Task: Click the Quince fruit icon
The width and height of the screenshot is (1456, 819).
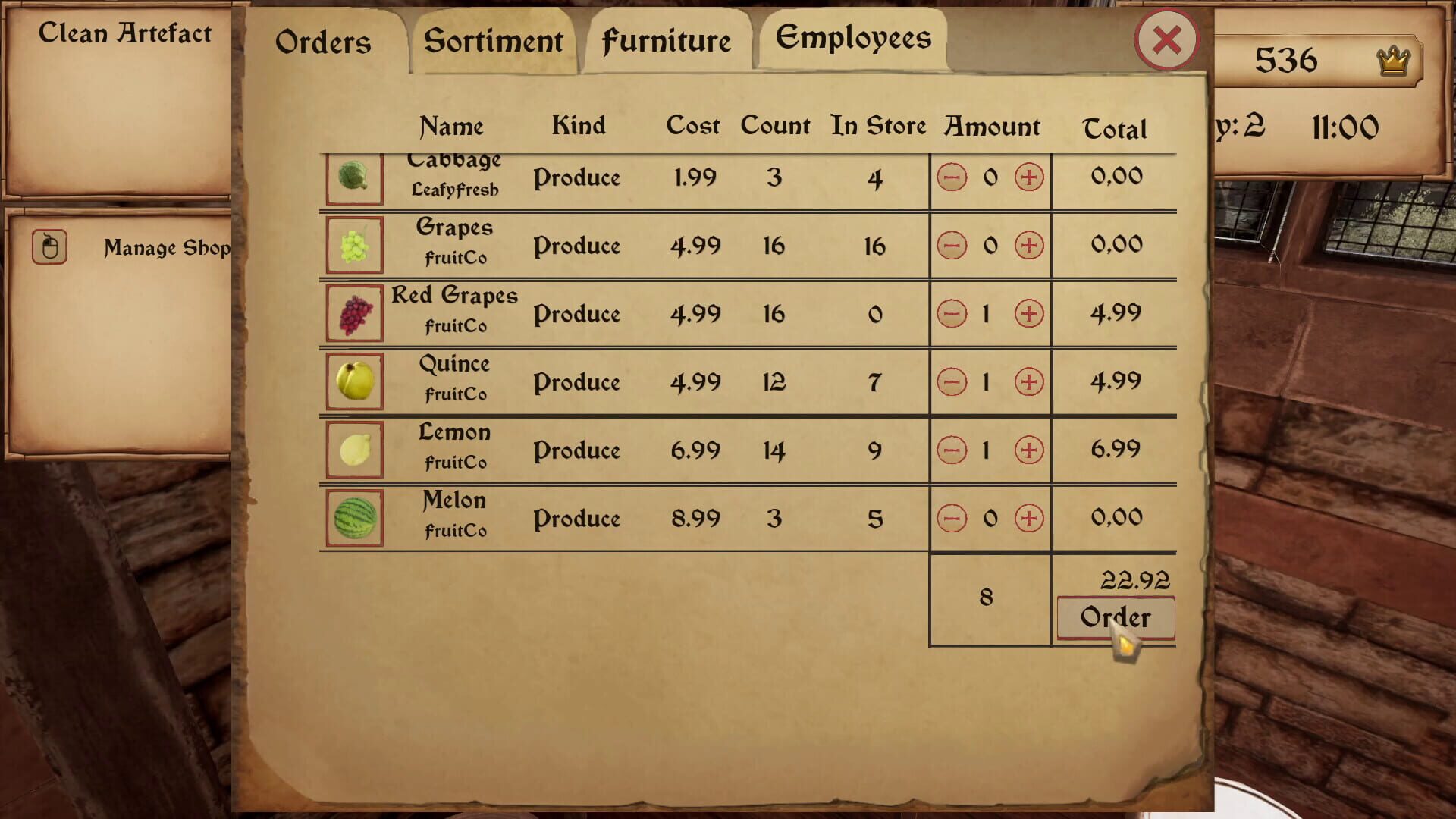Action: pos(353,382)
